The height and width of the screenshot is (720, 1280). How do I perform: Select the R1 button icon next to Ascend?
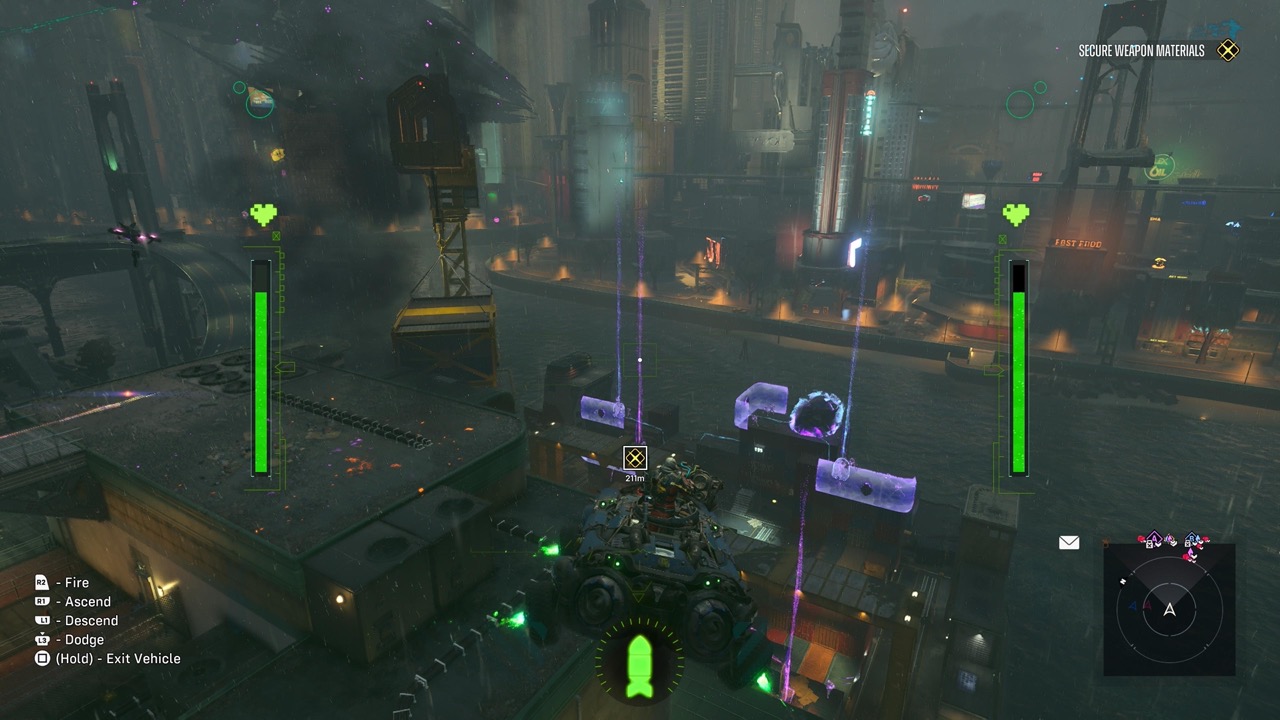[42, 600]
